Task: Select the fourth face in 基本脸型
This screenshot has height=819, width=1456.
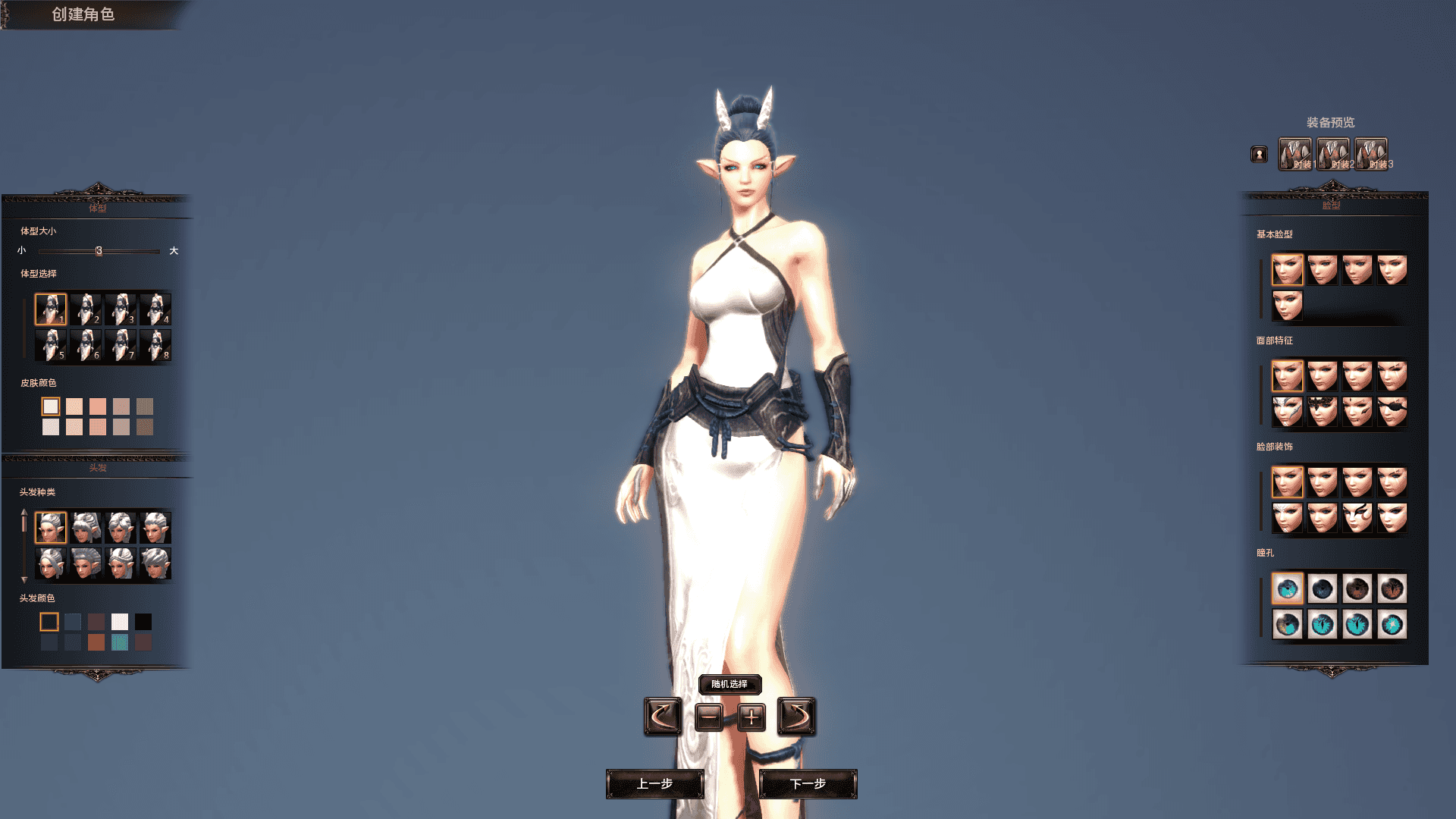Action: [x=1392, y=269]
